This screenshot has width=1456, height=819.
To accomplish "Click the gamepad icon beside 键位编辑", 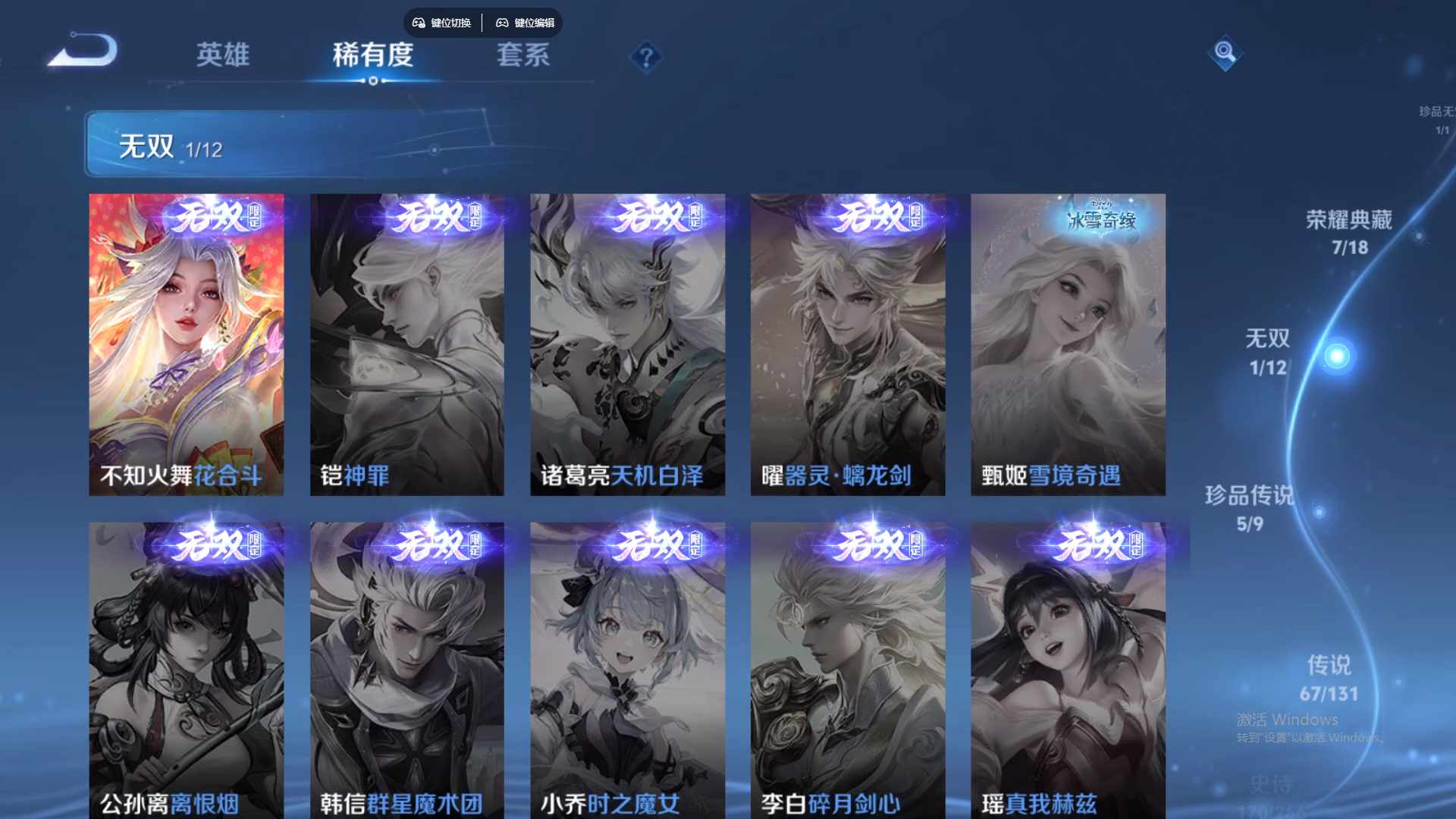I will [502, 23].
